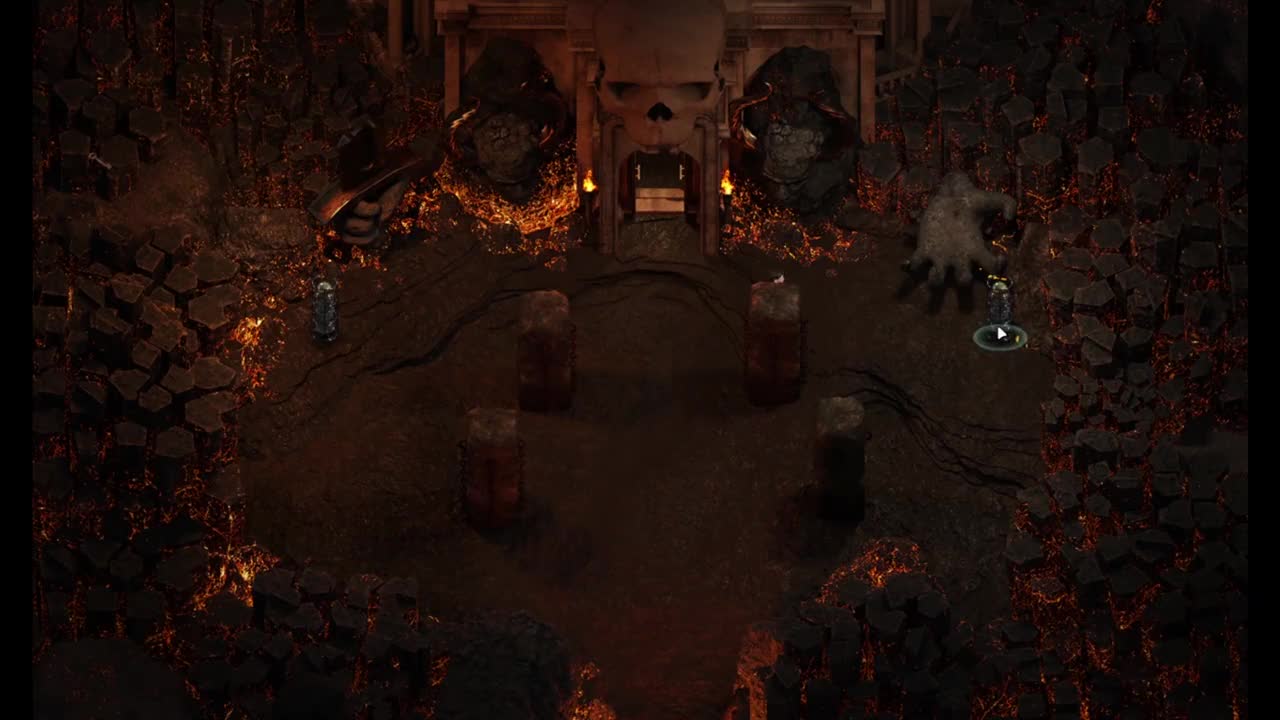Select the character standing on the glowing circle
The image size is (1280, 720).
(x=999, y=305)
